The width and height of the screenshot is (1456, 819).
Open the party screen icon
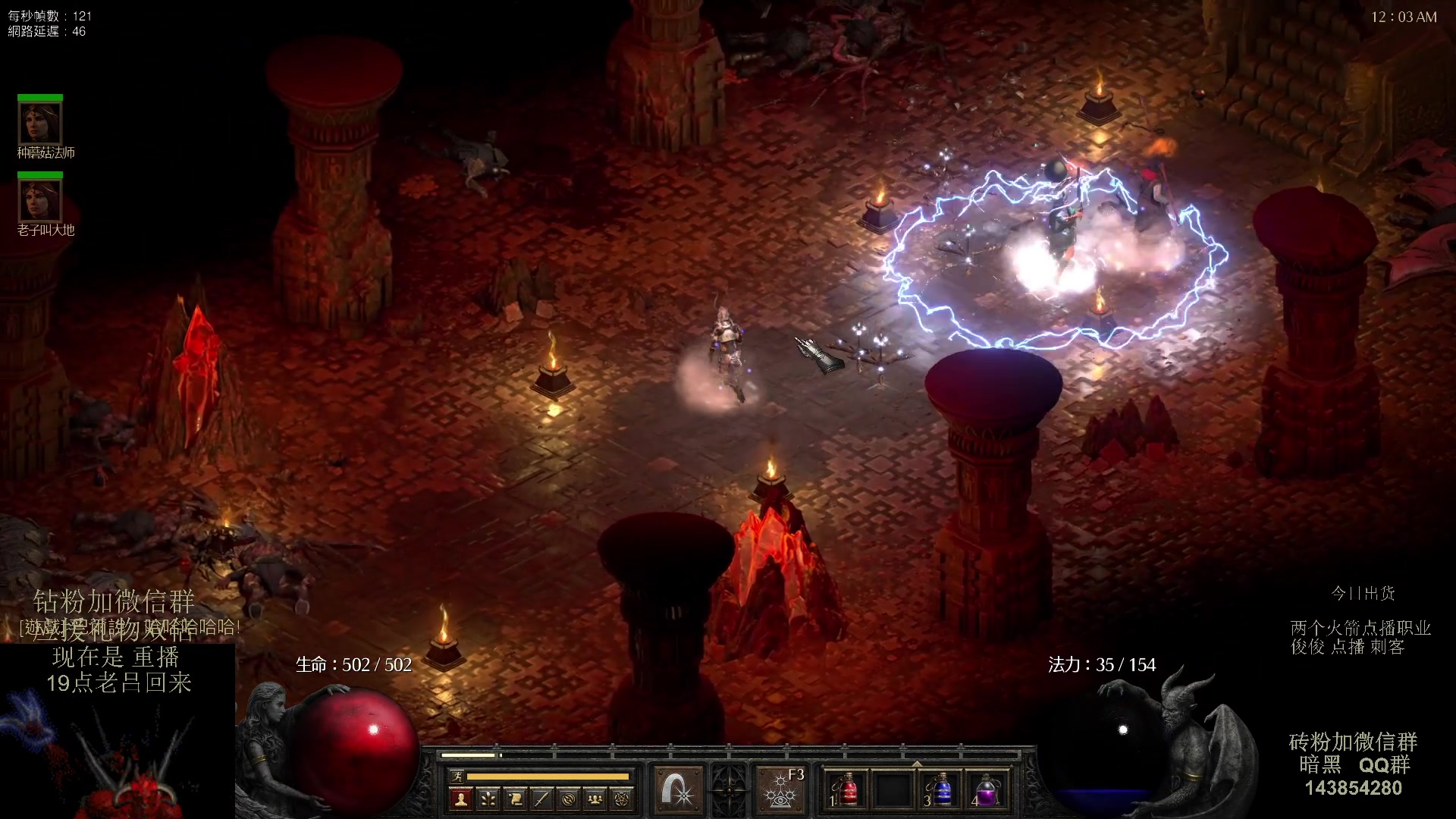pos(595,799)
